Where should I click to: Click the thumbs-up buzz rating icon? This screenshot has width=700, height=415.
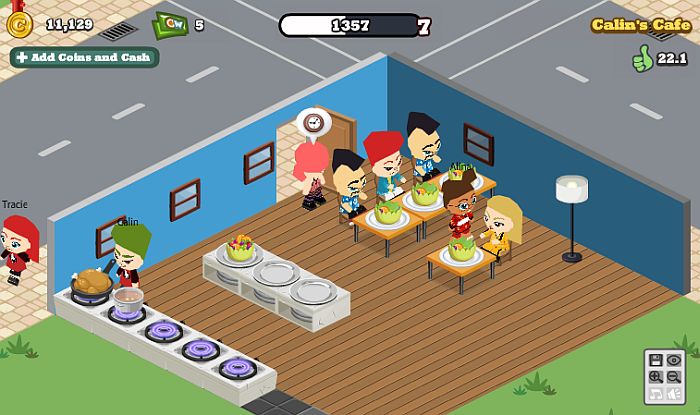pyautogui.click(x=641, y=60)
